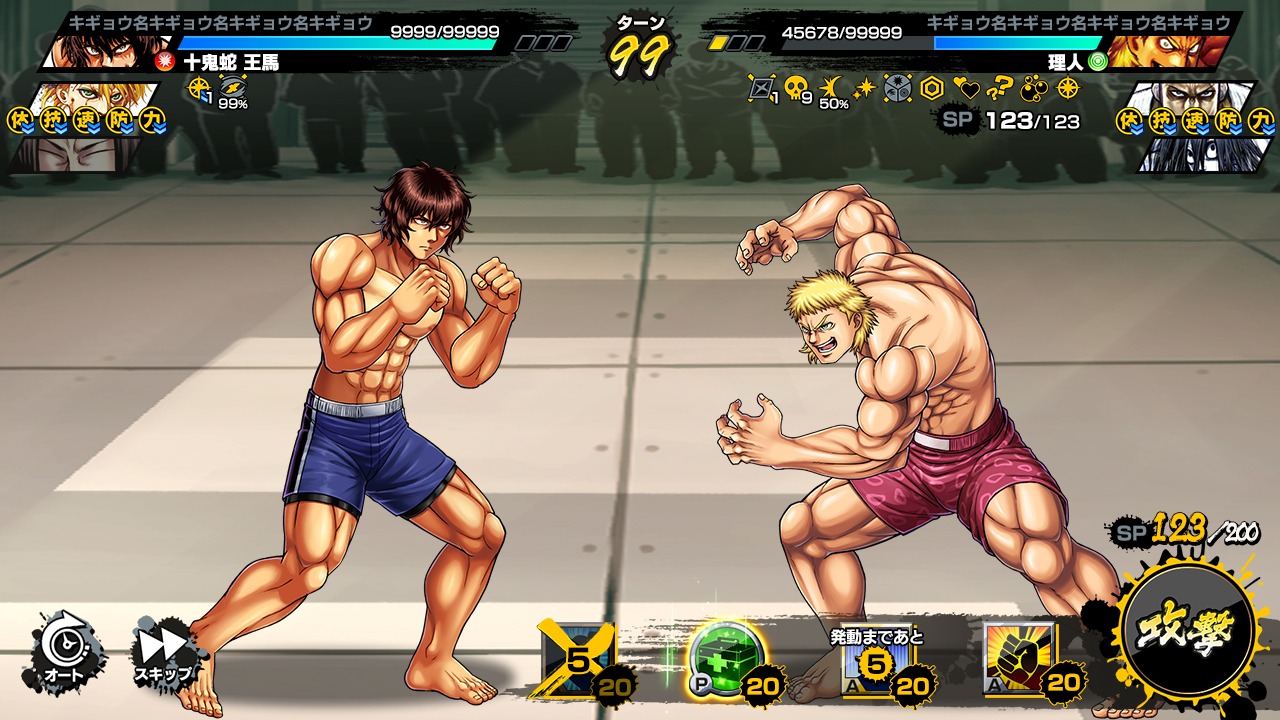Inspect the player's 99% evasion buff icon
This screenshot has height=720, width=1280.
pos(232,90)
